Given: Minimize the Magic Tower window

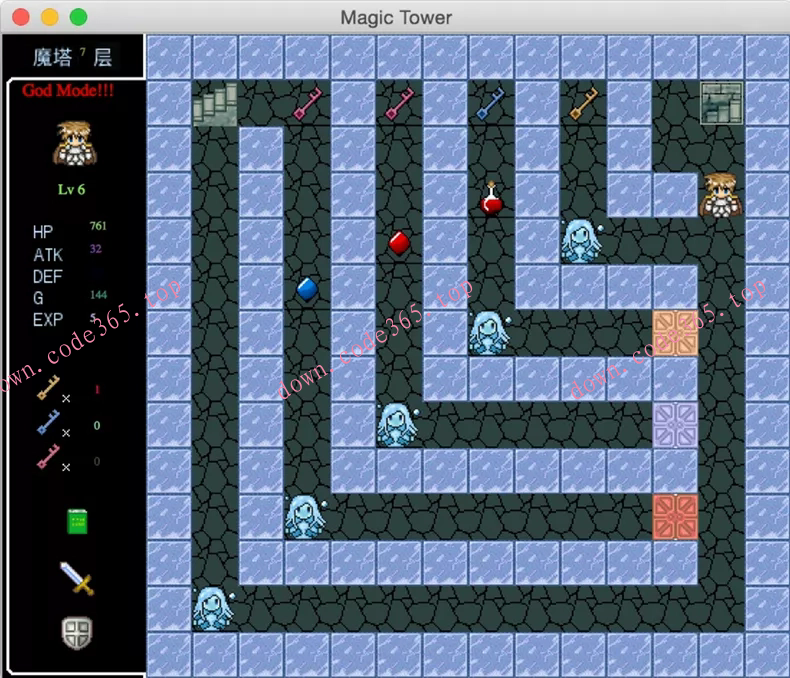Looking at the screenshot, I should coord(49,17).
